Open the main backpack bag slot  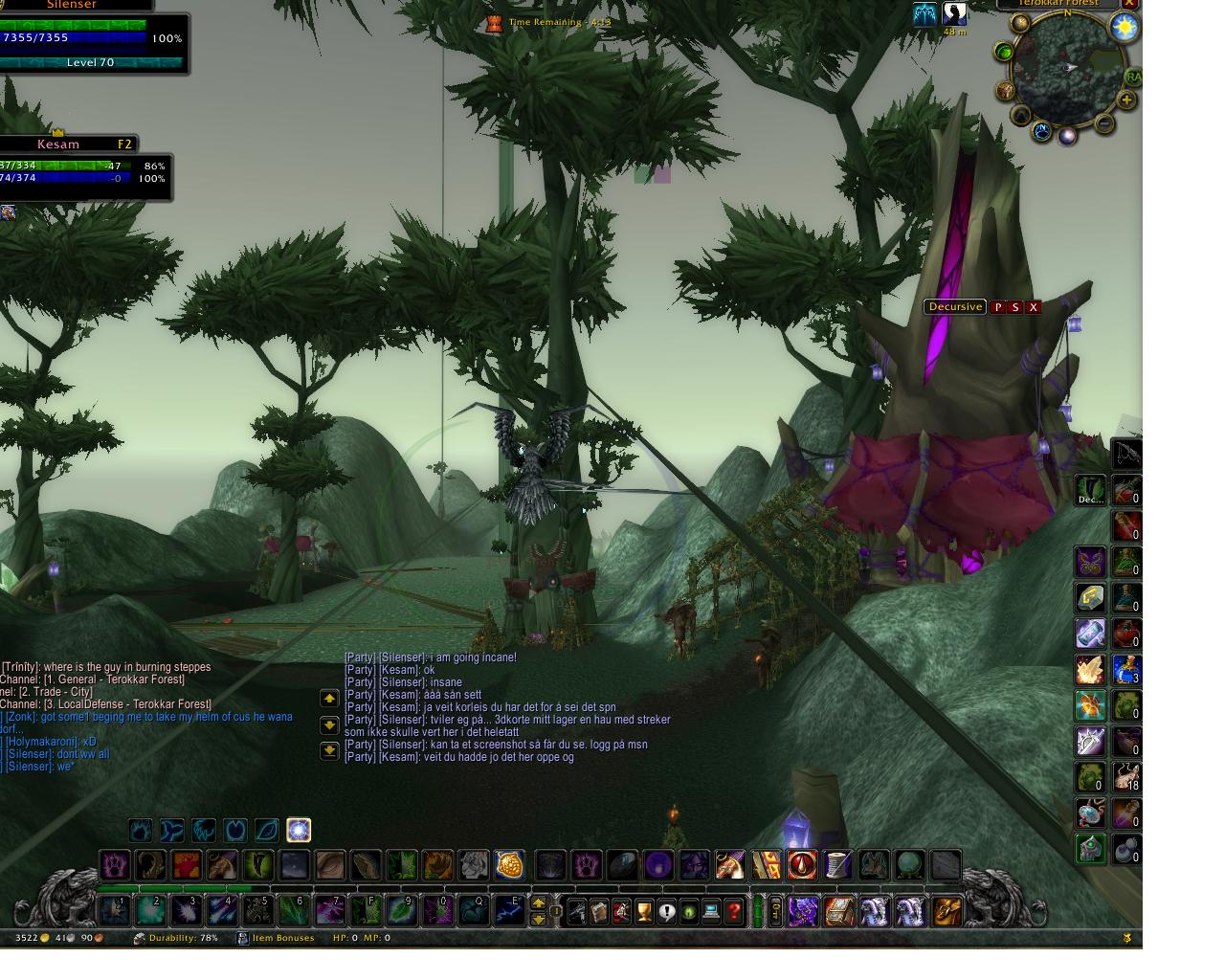point(947,911)
